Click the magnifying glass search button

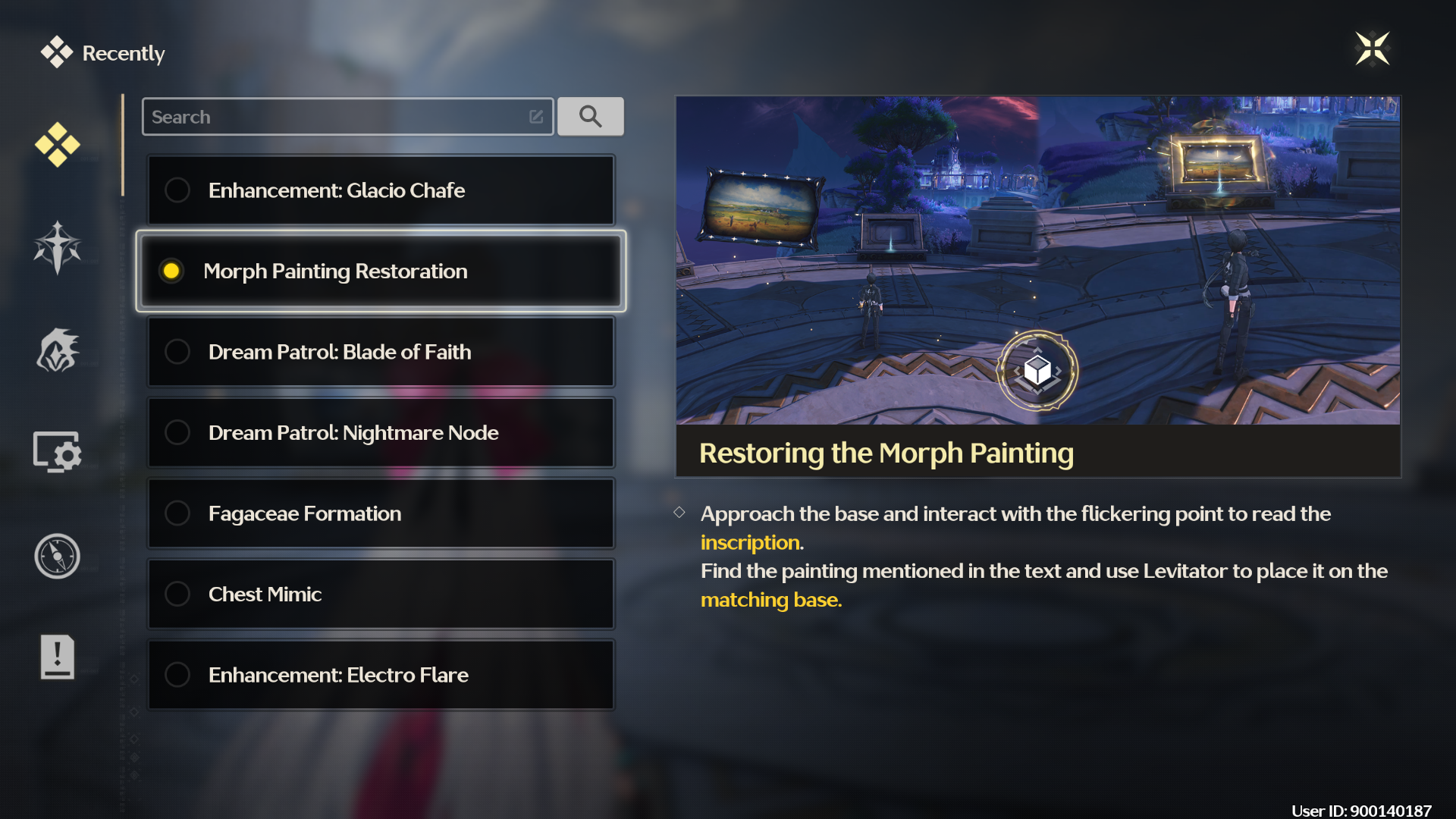point(590,117)
